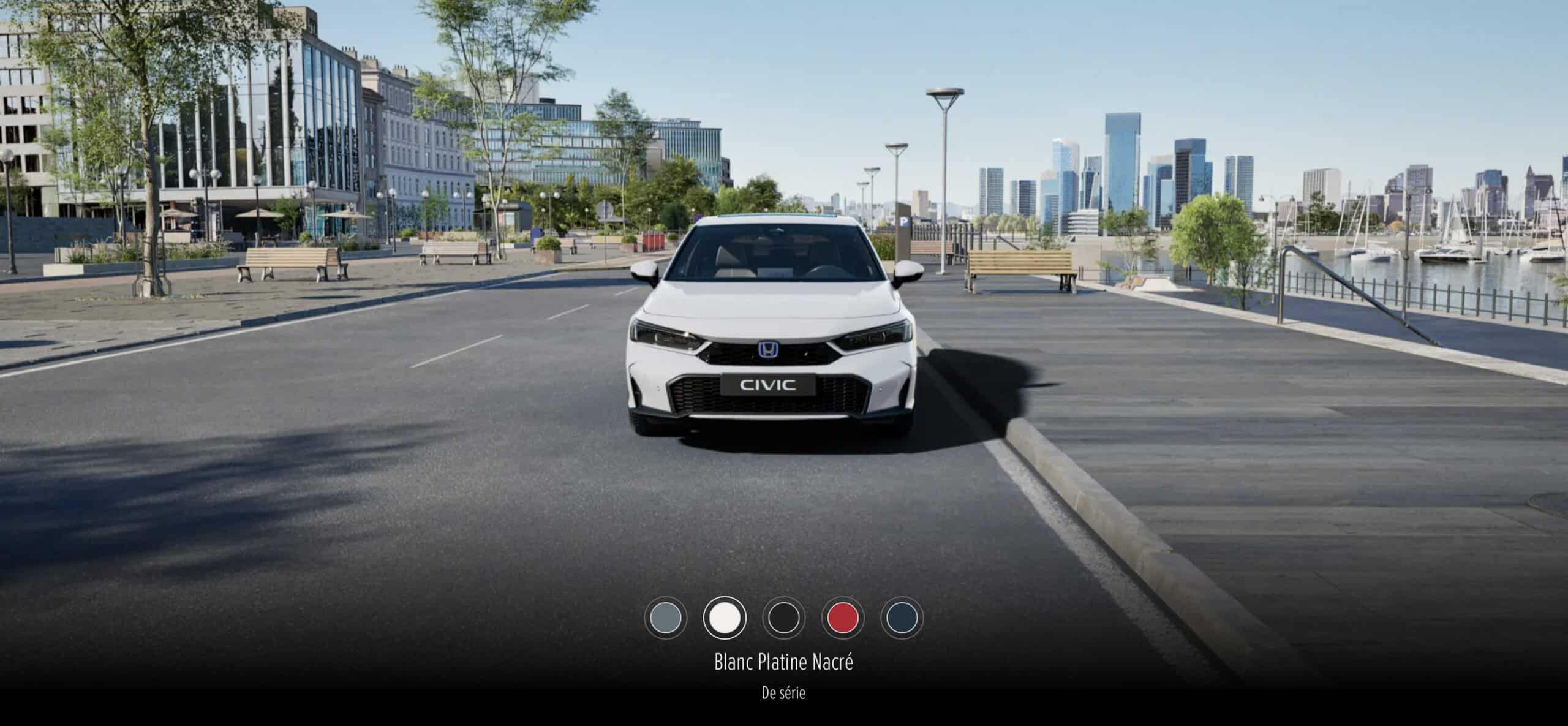Apply the dark blue paint color swatch
This screenshot has height=726, width=1568.
902,618
